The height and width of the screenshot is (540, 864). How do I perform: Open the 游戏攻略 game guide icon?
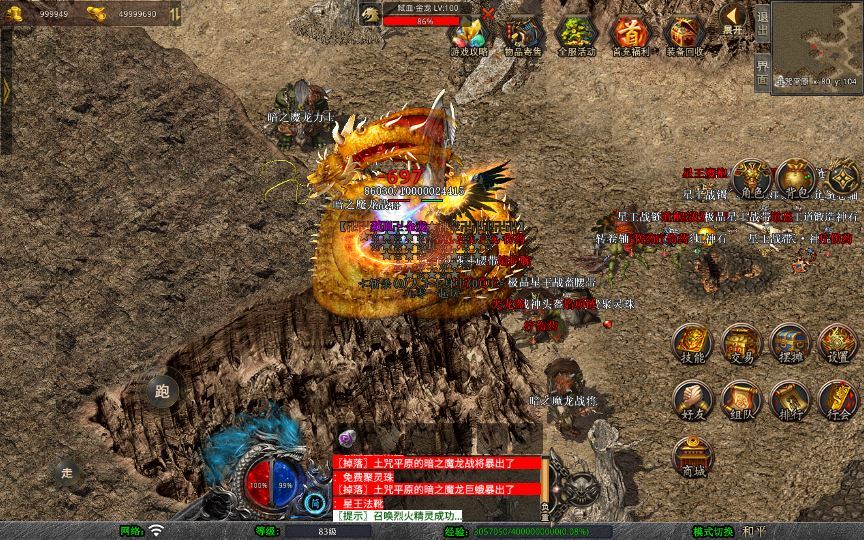[469, 36]
